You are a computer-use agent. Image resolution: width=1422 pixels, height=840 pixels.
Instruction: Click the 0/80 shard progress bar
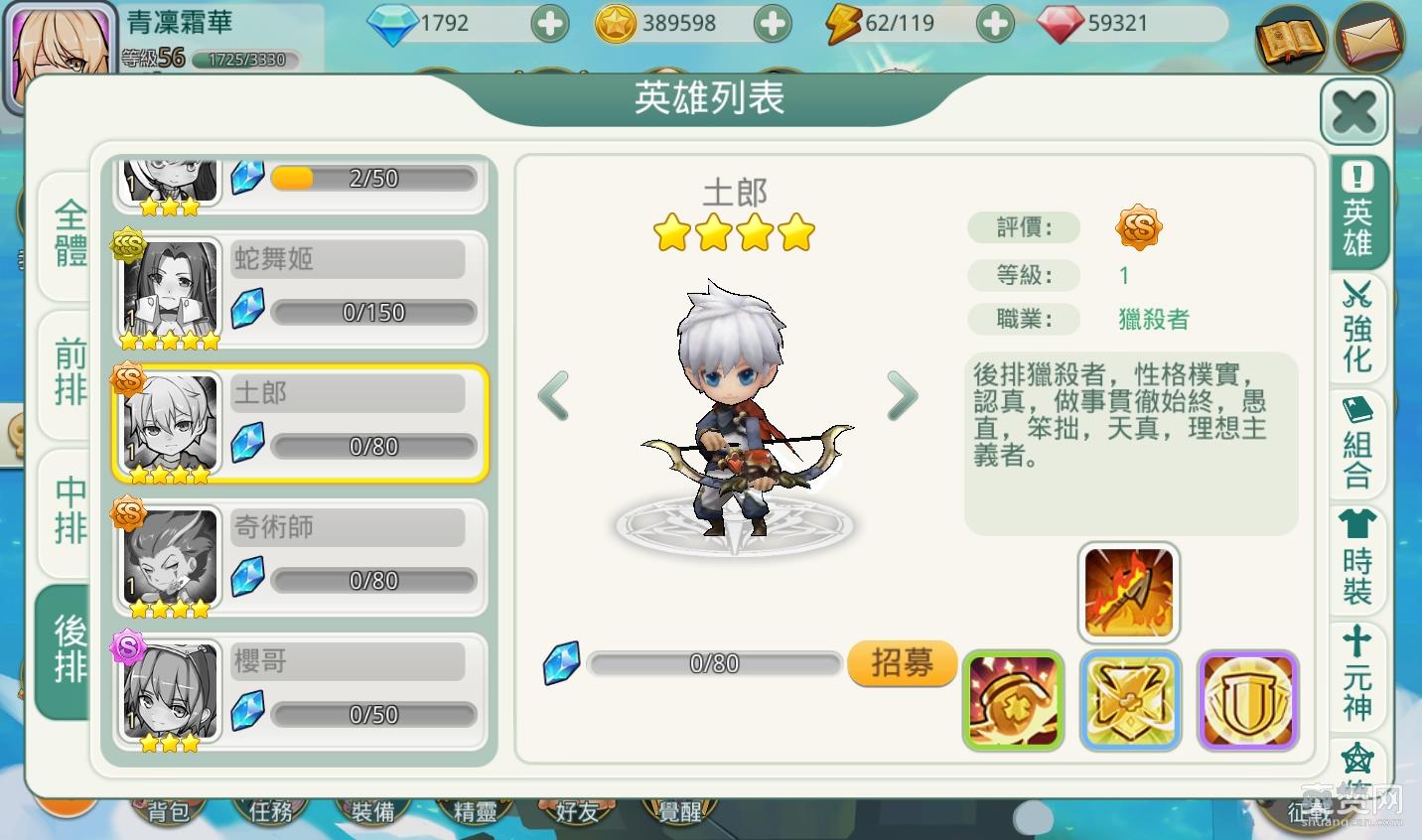(715, 663)
